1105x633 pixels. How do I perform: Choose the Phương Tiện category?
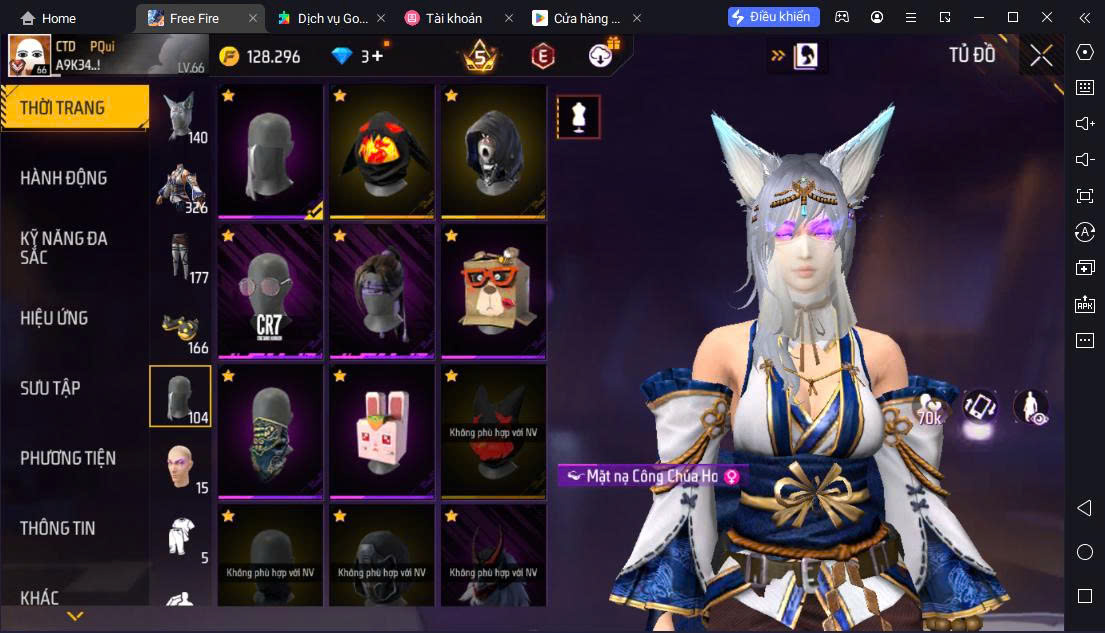(68, 458)
